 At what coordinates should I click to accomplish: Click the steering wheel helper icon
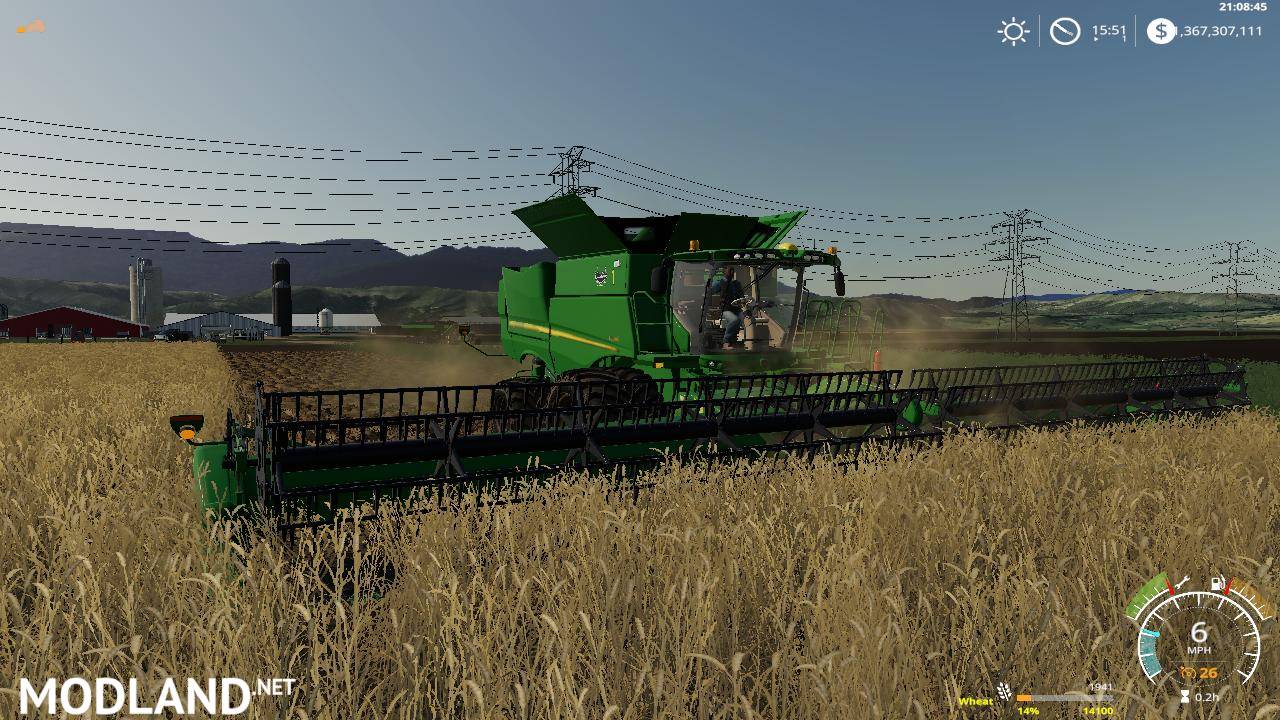1189,672
